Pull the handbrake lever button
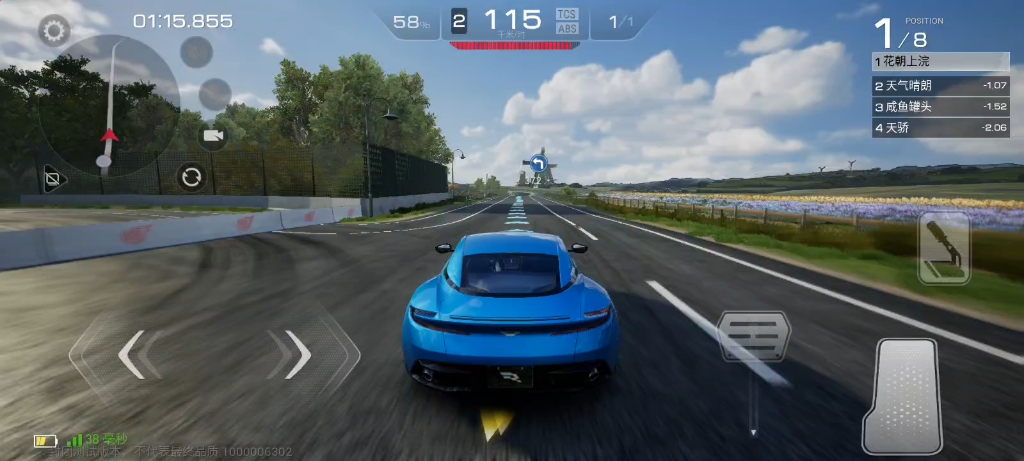The height and width of the screenshot is (461, 1024). [944, 247]
